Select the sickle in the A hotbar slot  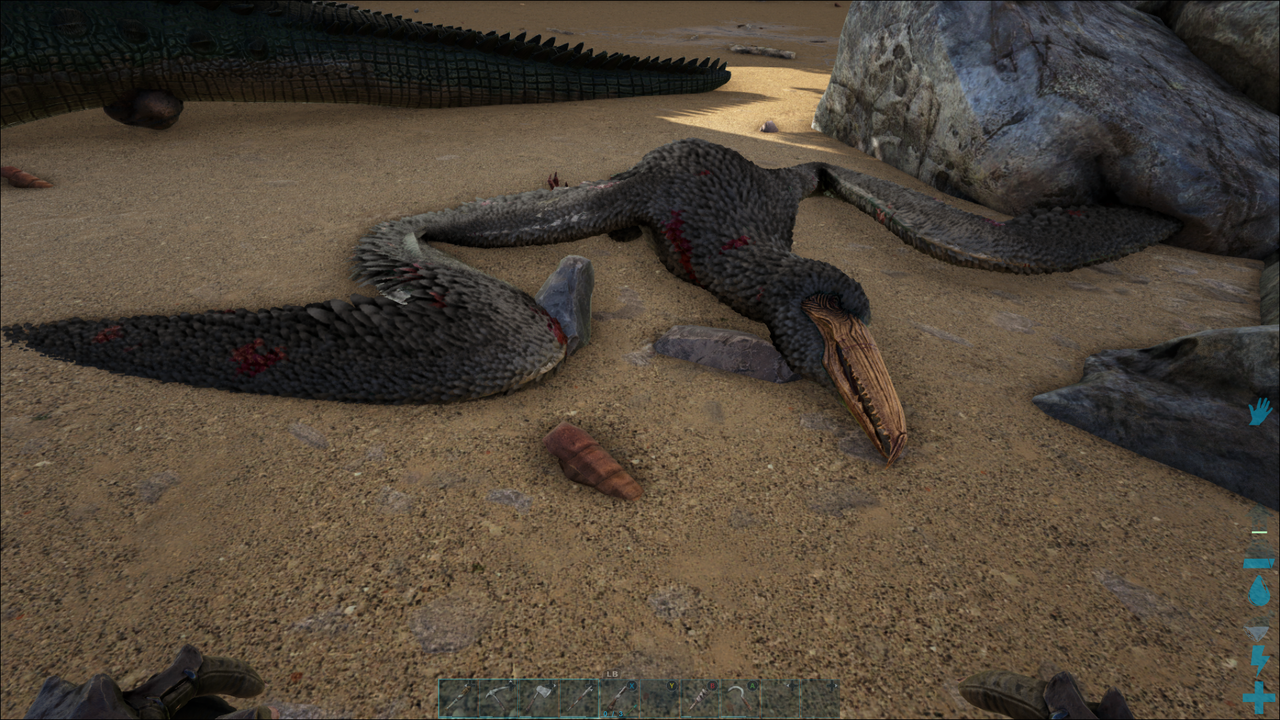point(738,696)
